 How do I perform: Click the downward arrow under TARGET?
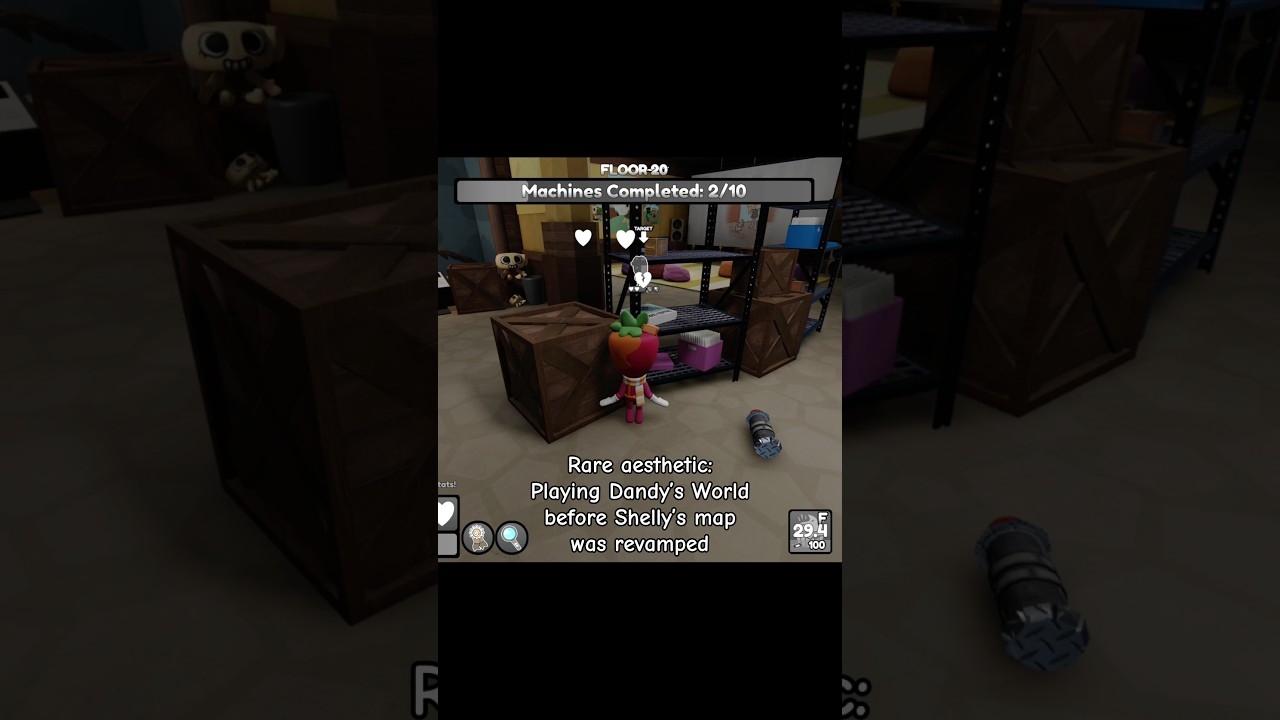pyautogui.click(x=644, y=238)
